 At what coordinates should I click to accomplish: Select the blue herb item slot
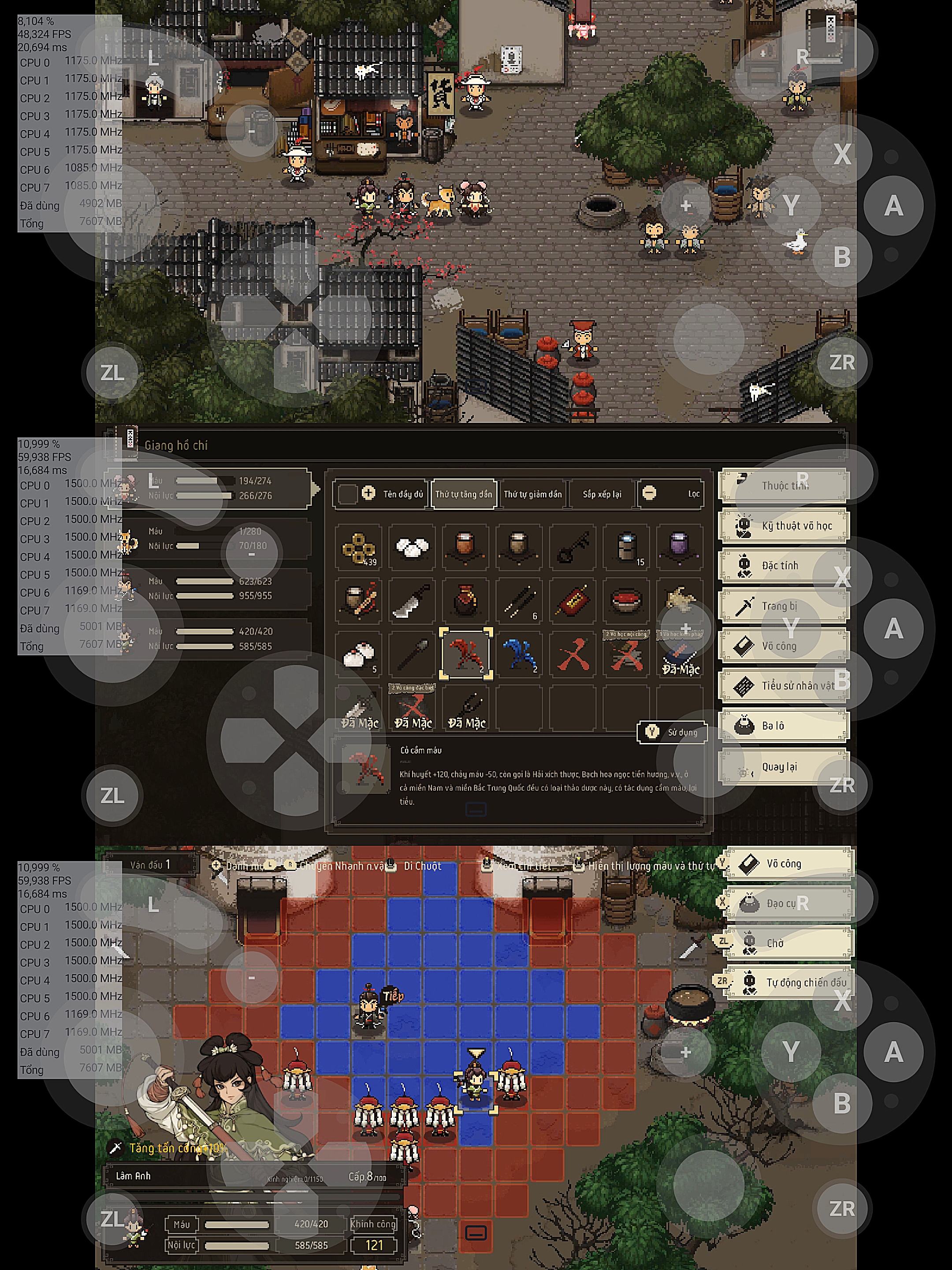point(519,654)
